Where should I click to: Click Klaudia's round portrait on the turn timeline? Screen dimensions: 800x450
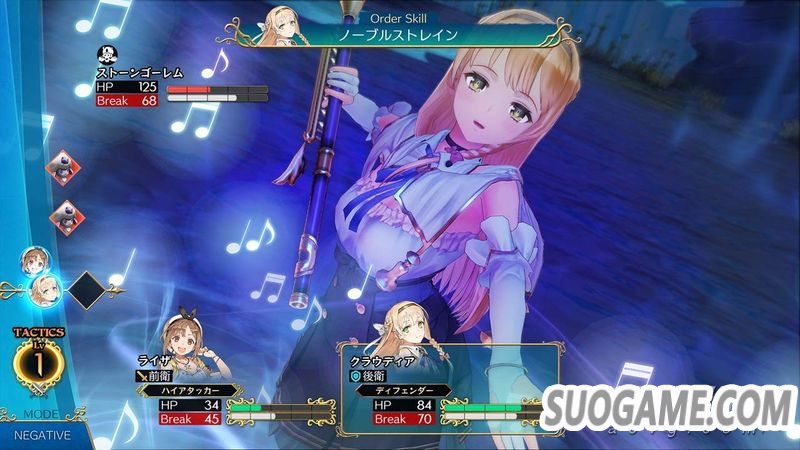(x=45, y=290)
